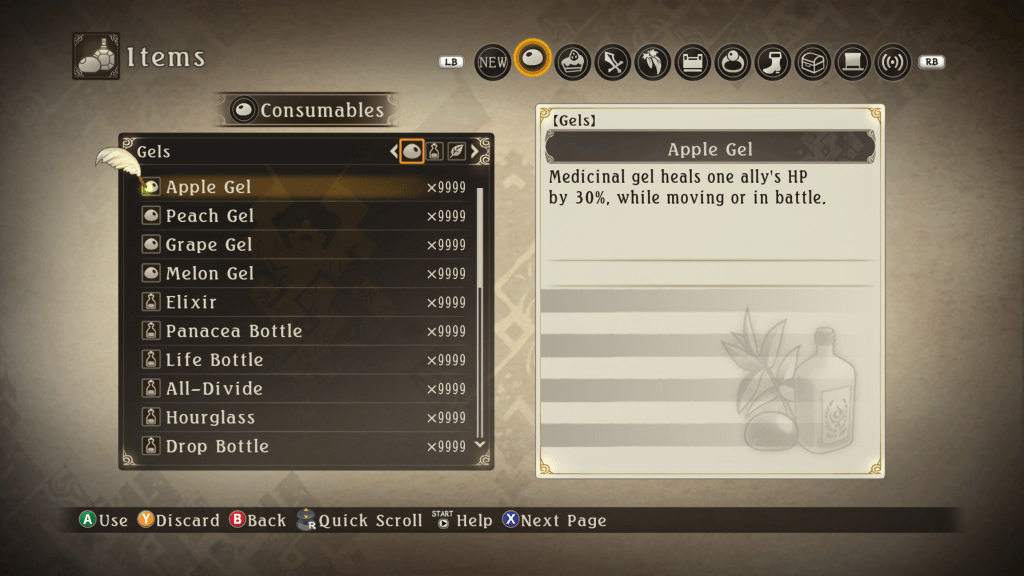
Task: Choose the Drop Bottle entry
Action: pyautogui.click(x=217, y=447)
